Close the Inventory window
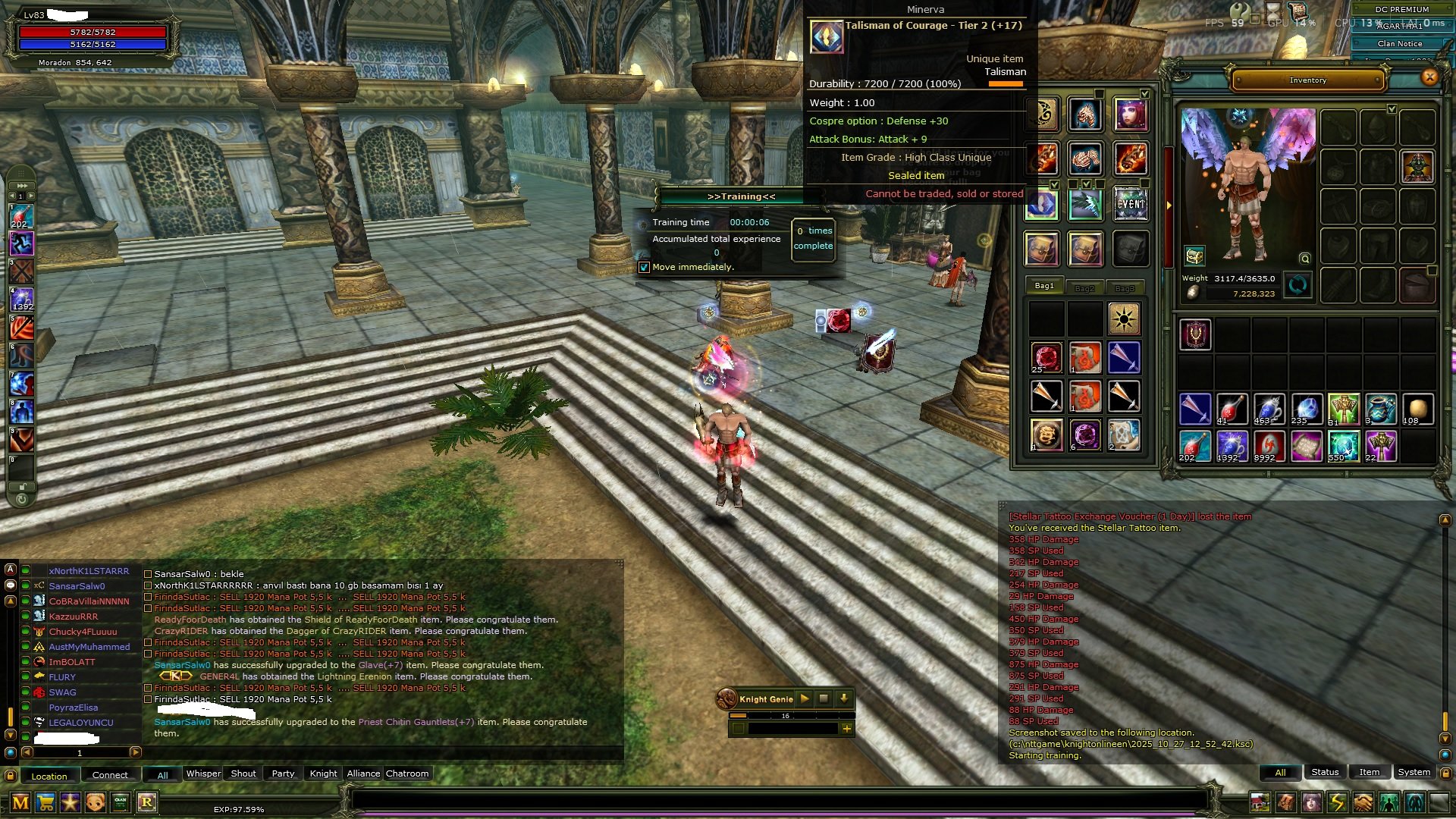The width and height of the screenshot is (1456, 819). (x=1429, y=77)
